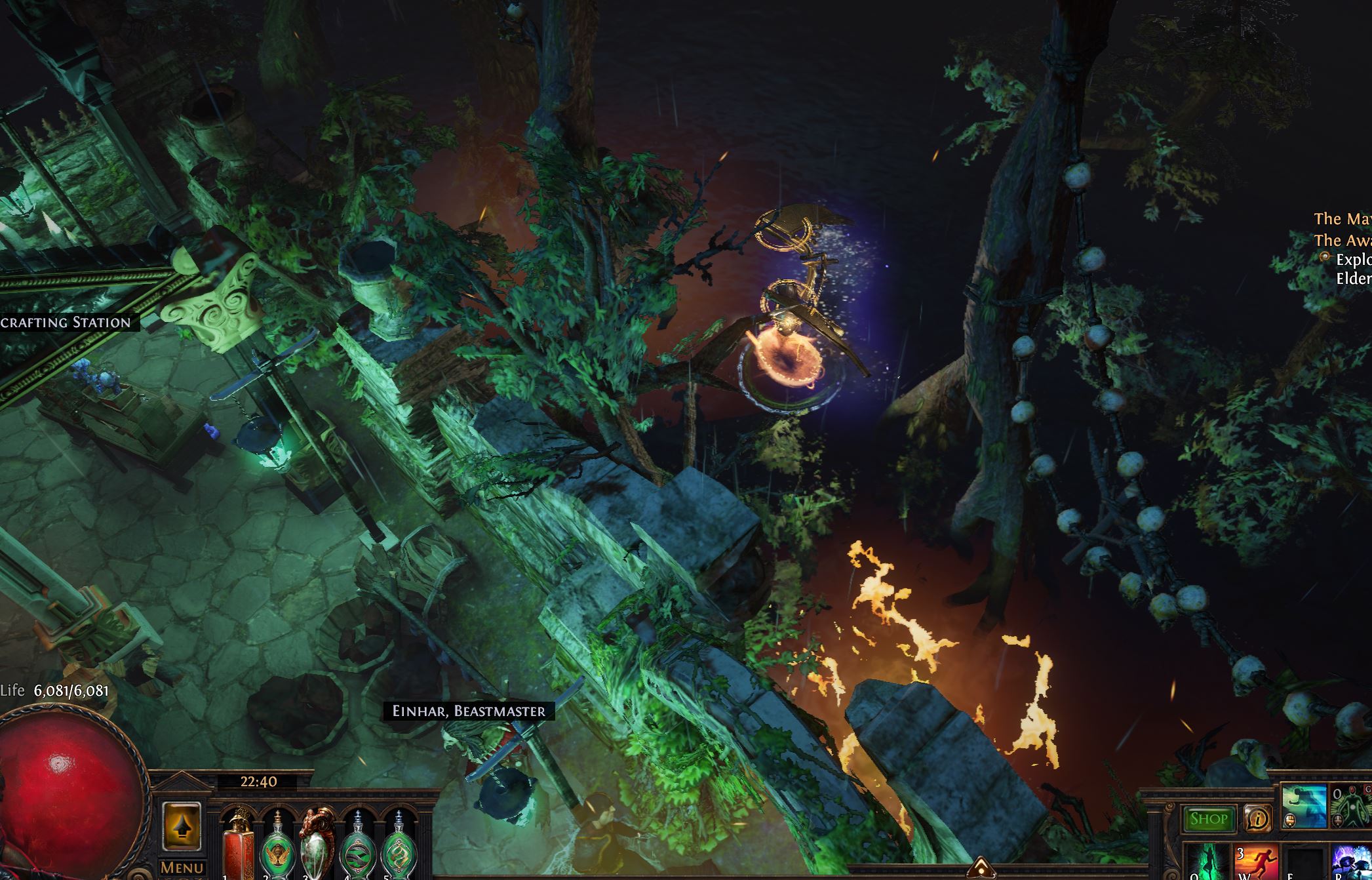Click the golden up-arrow level-up button
1372x880 pixels.
point(182,828)
